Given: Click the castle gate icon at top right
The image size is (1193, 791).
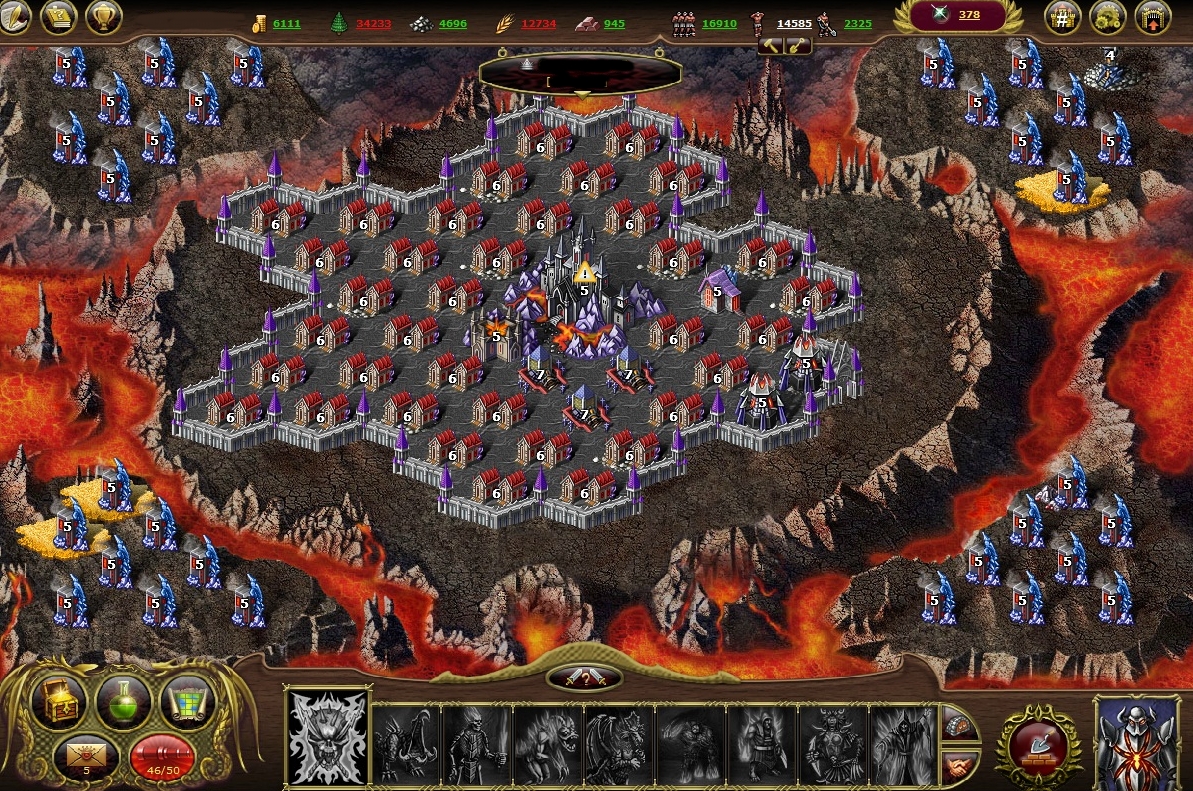Looking at the screenshot, I should [x=1153, y=17].
